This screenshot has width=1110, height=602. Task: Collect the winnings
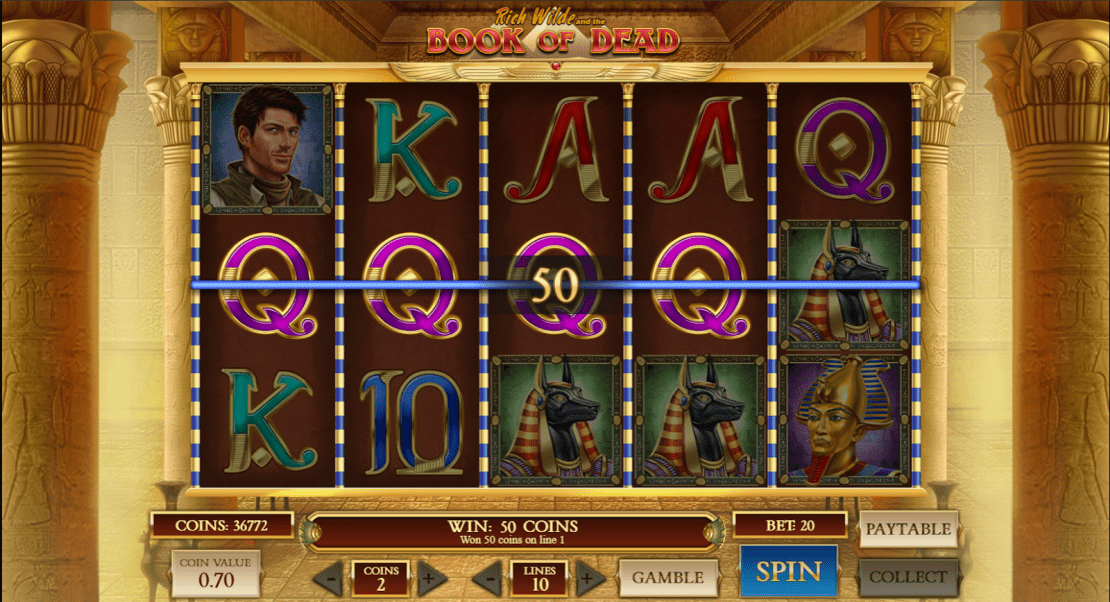[x=907, y=577]
